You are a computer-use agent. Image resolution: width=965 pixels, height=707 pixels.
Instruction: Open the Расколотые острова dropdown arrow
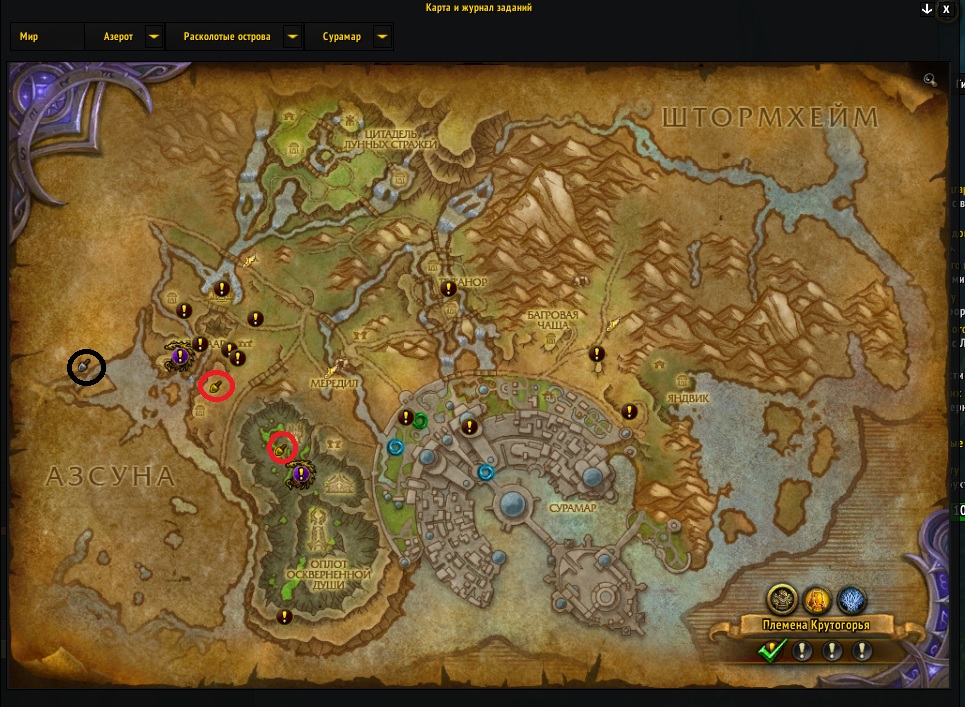point(291,37)
